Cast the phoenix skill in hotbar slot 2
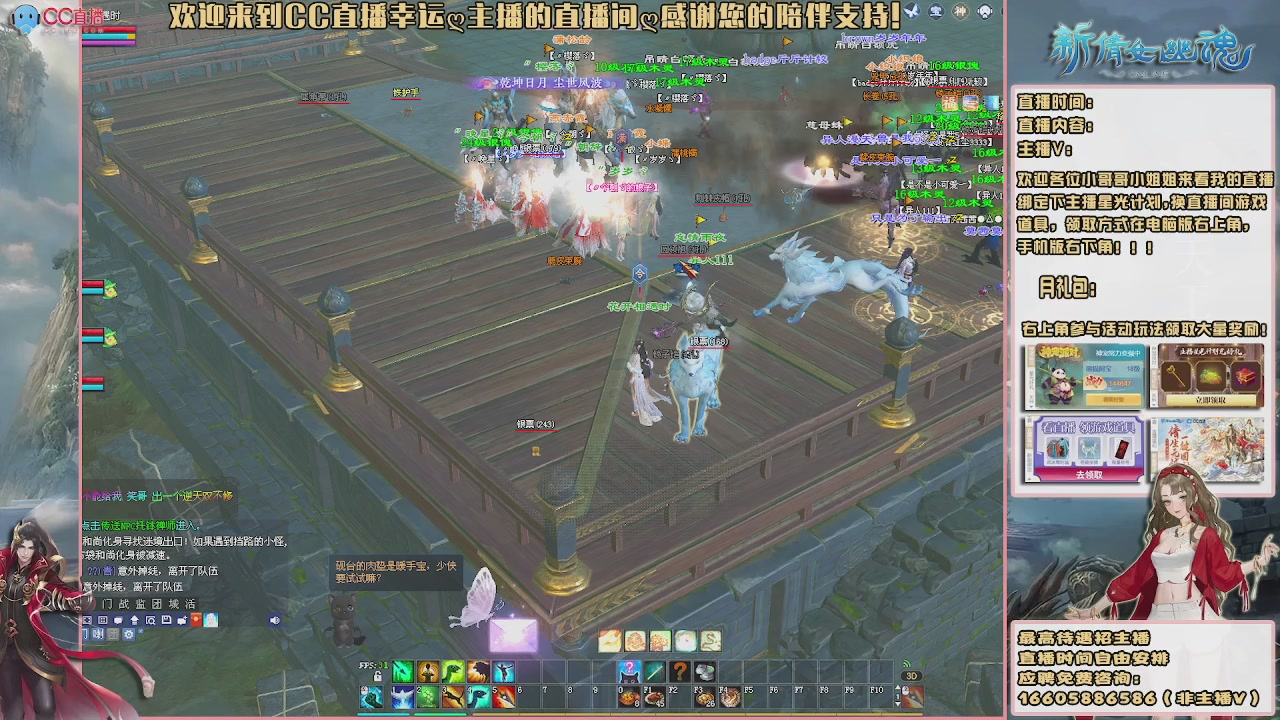Screen dimensions: 1280x720 (402, 696)
